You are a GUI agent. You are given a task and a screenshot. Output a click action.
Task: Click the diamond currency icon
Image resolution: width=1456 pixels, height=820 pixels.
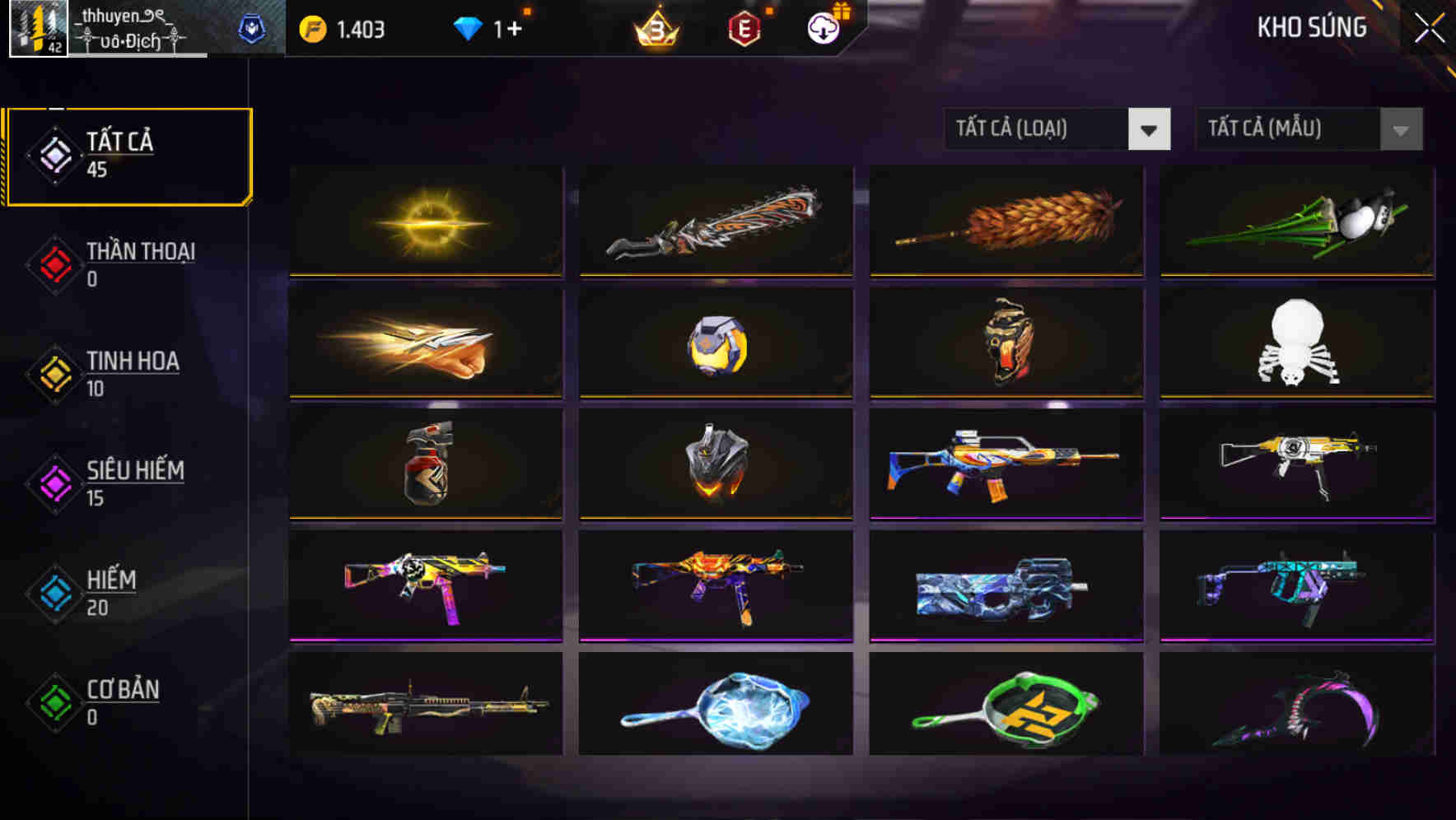[x=469, y=26]
